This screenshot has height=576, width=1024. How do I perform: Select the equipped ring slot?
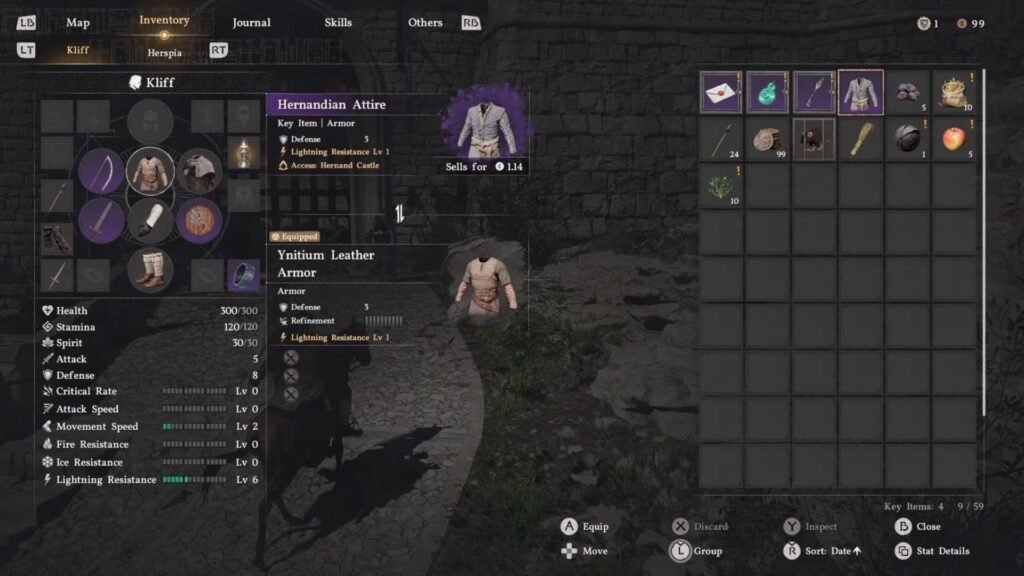coord(243,274)
